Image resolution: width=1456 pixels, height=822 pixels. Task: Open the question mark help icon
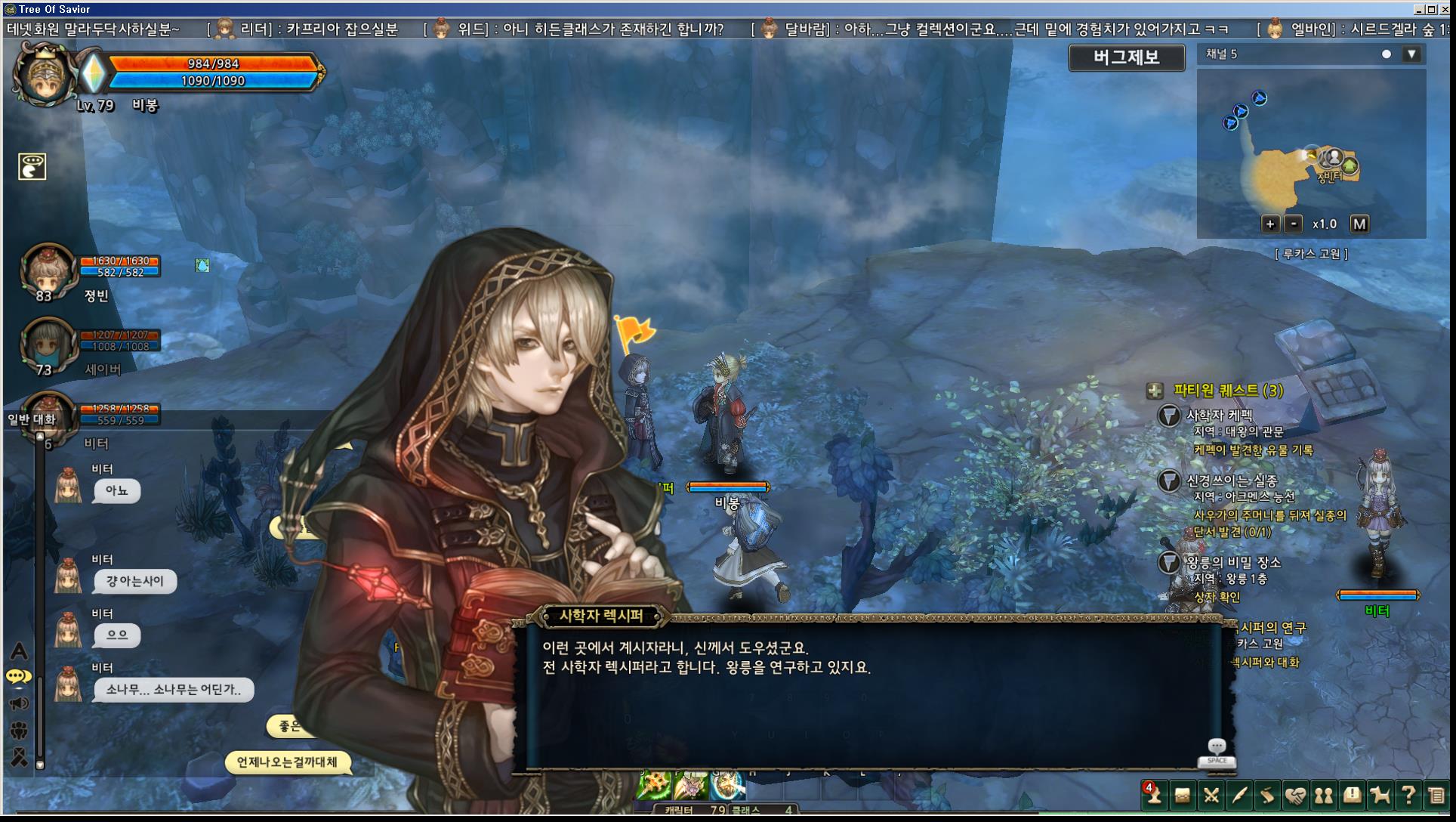point(1408,796)
